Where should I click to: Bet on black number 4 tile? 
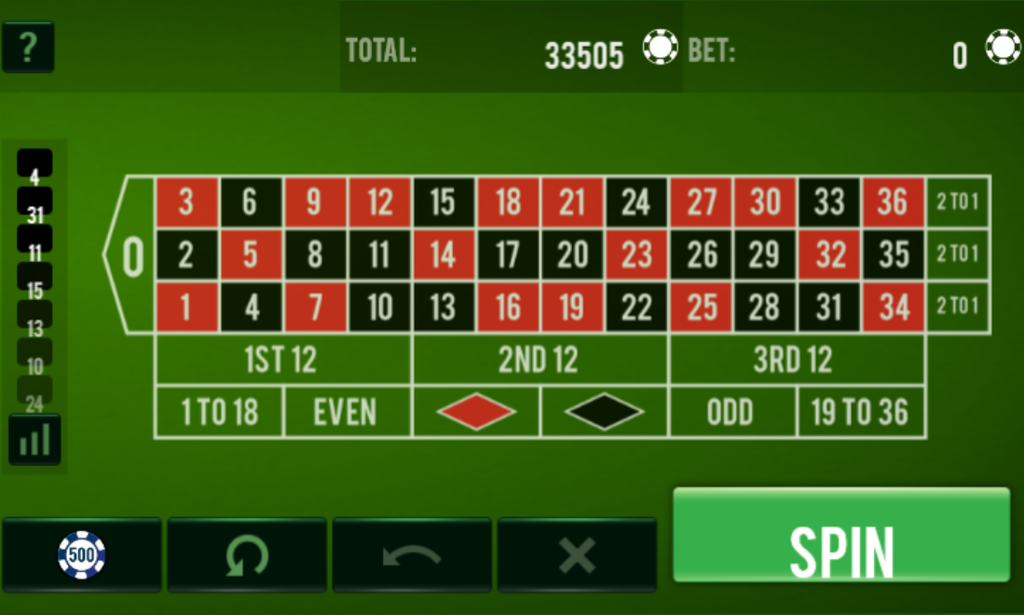point(251,307)
